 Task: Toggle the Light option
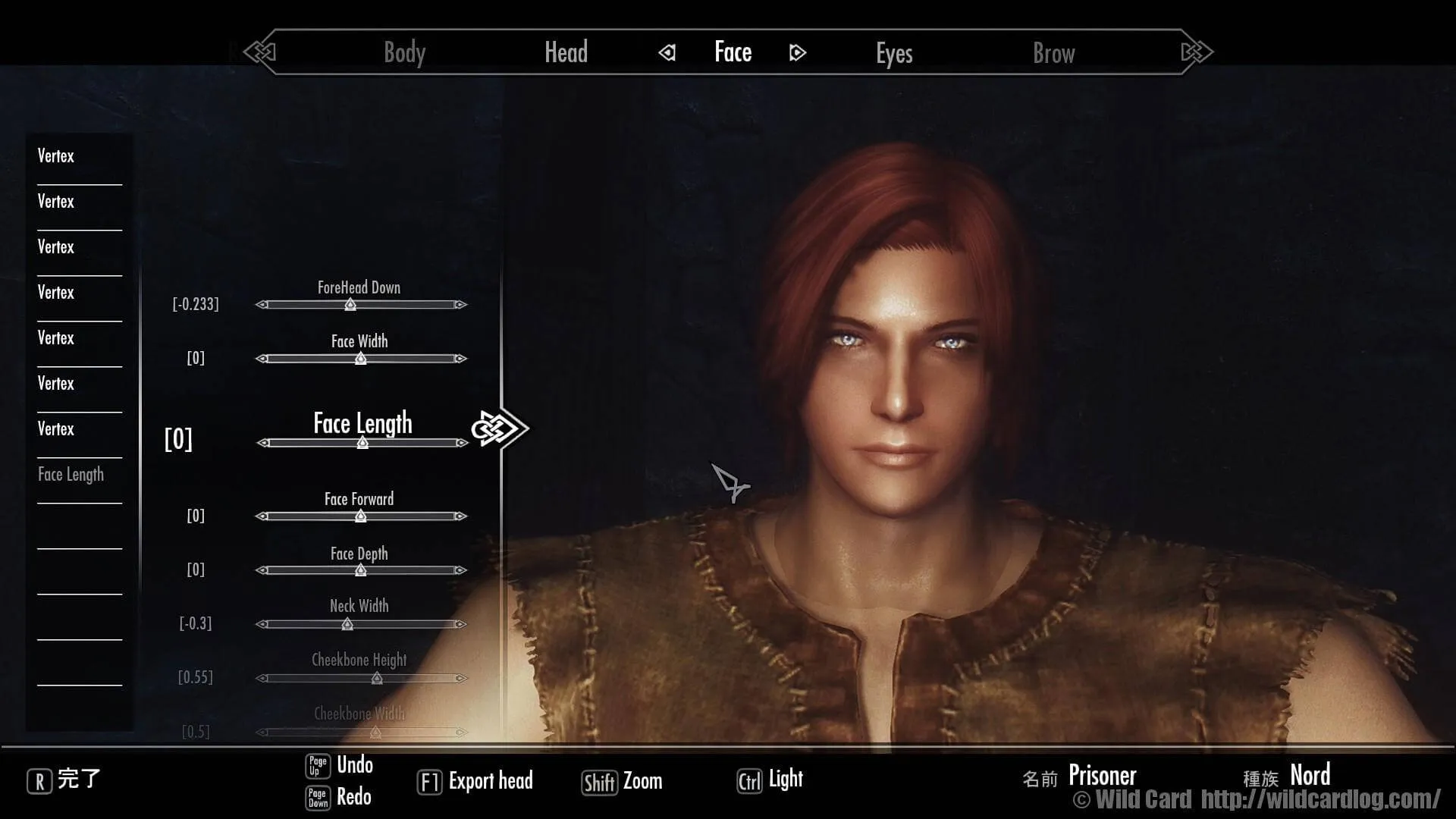coord(770,780)
